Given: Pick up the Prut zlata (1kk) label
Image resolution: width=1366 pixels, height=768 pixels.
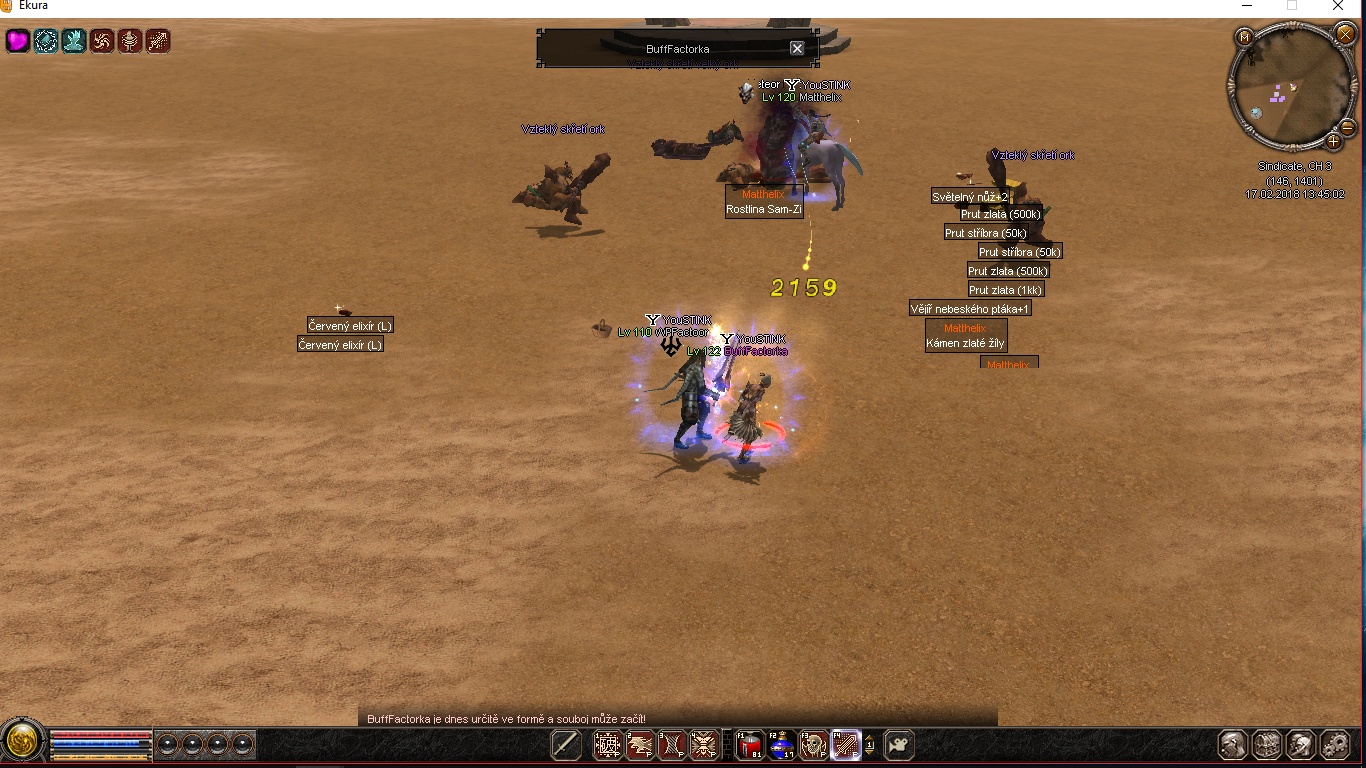Looking at the screenshot, I should tap(1005, 290).
